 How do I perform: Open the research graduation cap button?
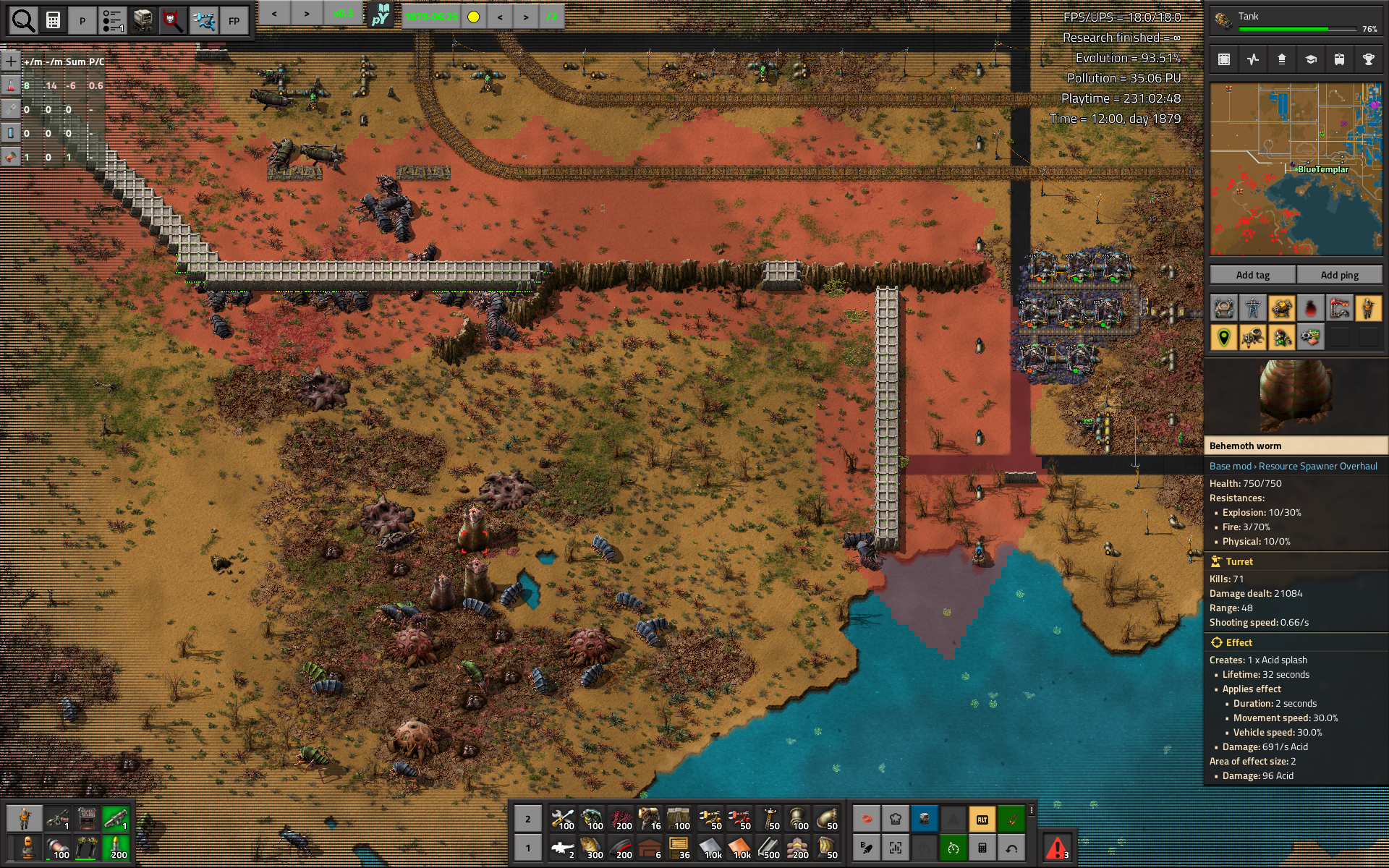tap(1310, 59)
